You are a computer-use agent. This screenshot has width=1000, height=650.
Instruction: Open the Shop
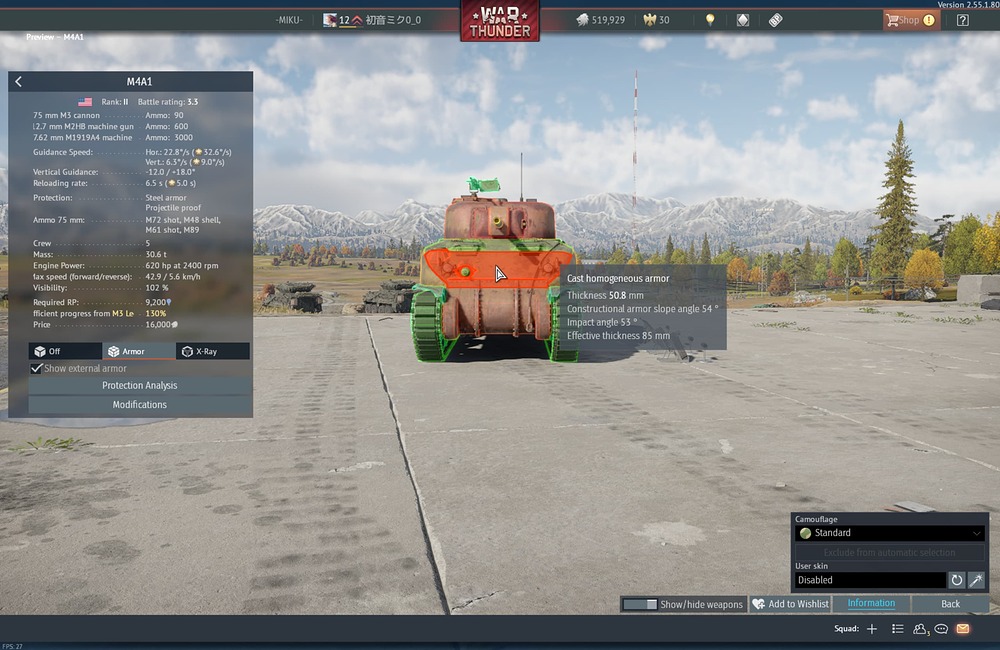[909, 20]
